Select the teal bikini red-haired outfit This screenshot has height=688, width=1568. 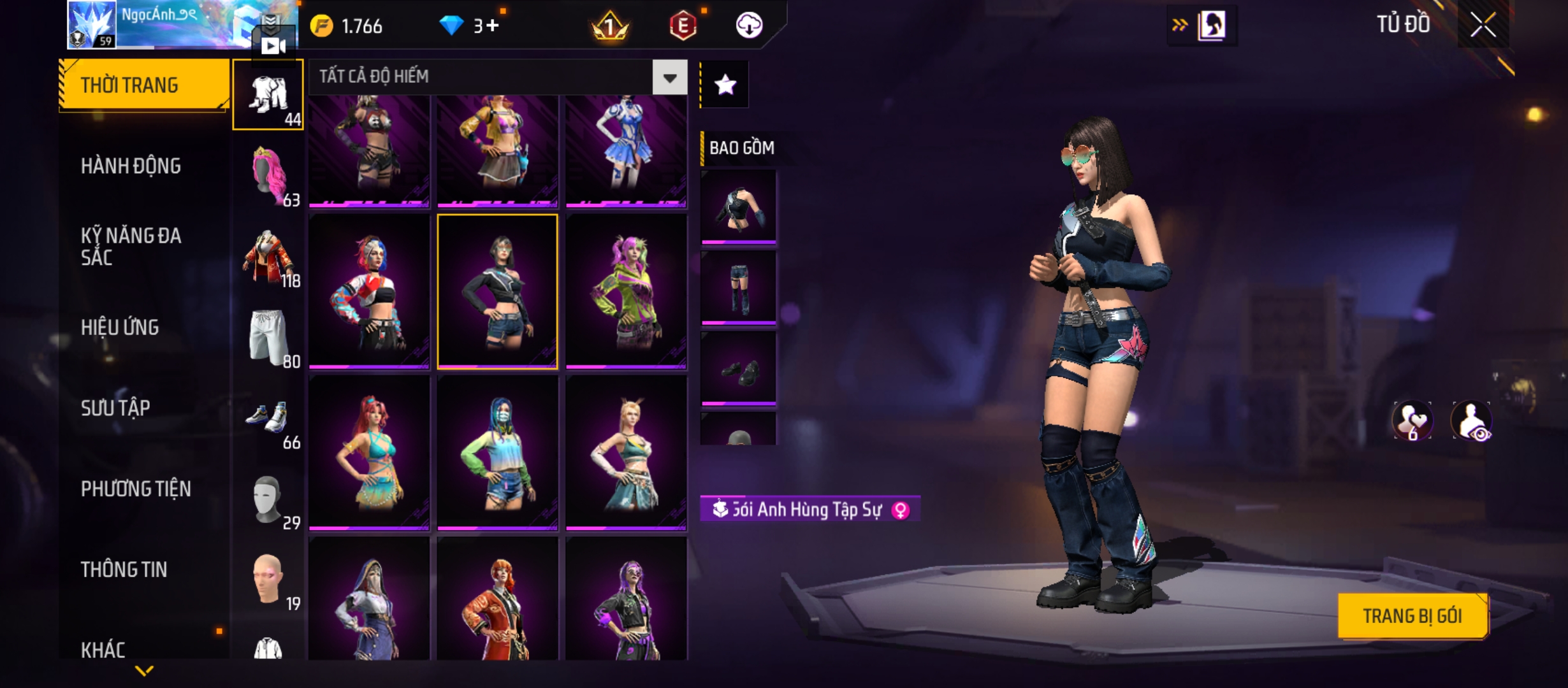(369, 452)
